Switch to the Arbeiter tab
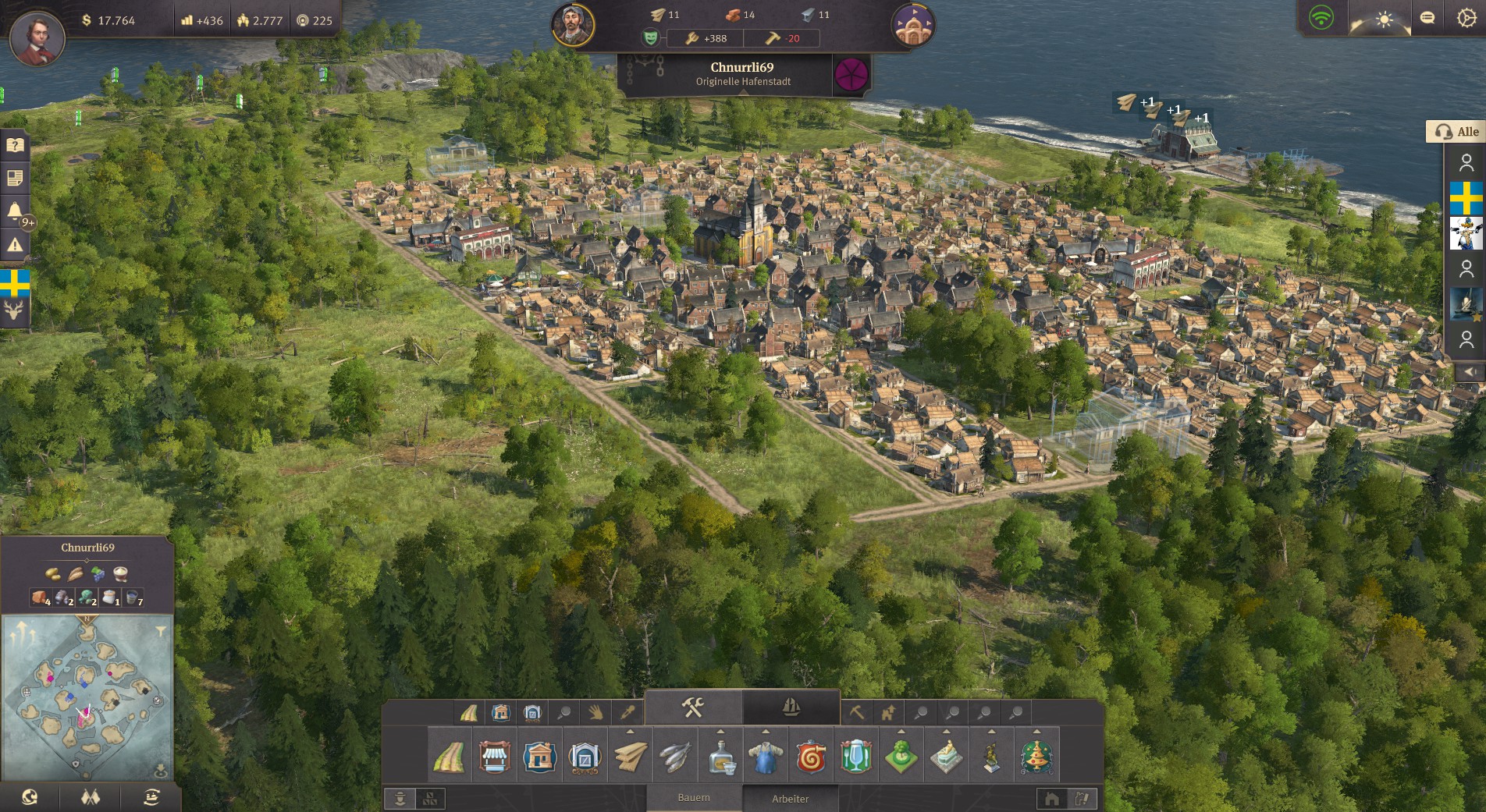The image size is (1486, 812). point(790,799)
